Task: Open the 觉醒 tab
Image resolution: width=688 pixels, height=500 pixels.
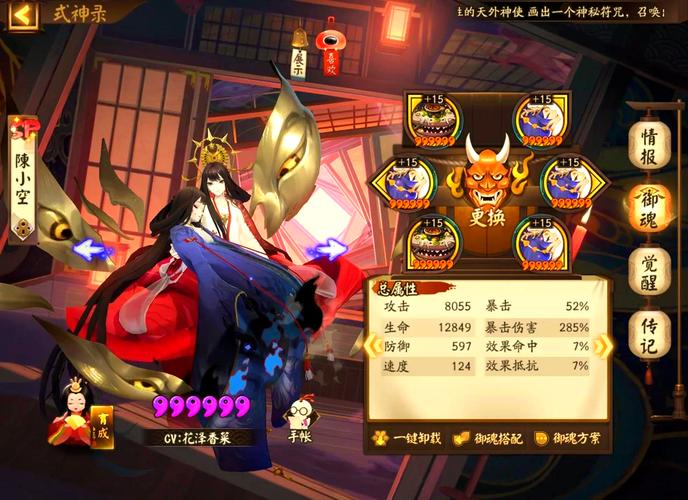Action: tap(648, 271)
